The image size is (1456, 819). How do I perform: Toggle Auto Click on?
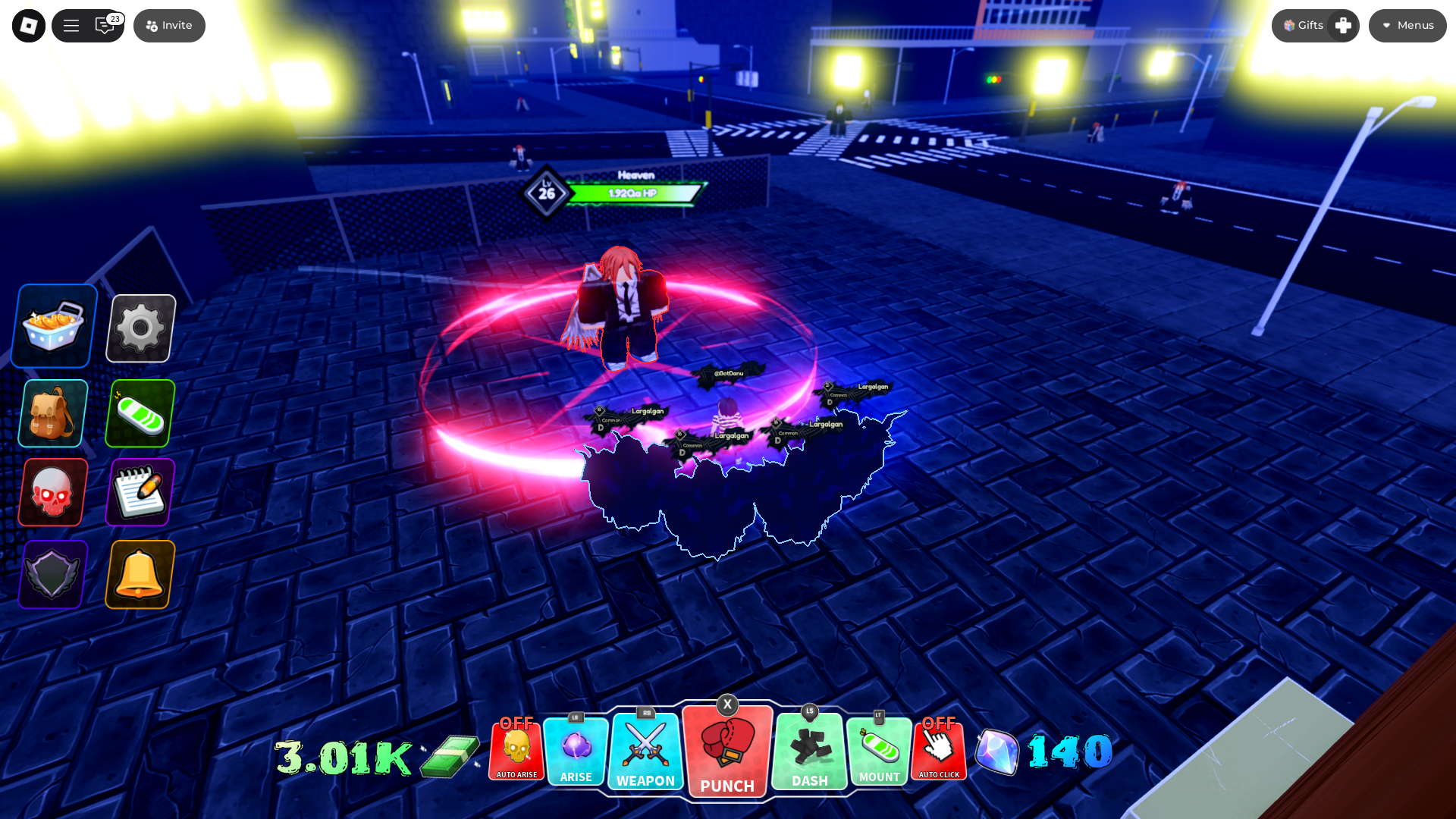point(939,751)
